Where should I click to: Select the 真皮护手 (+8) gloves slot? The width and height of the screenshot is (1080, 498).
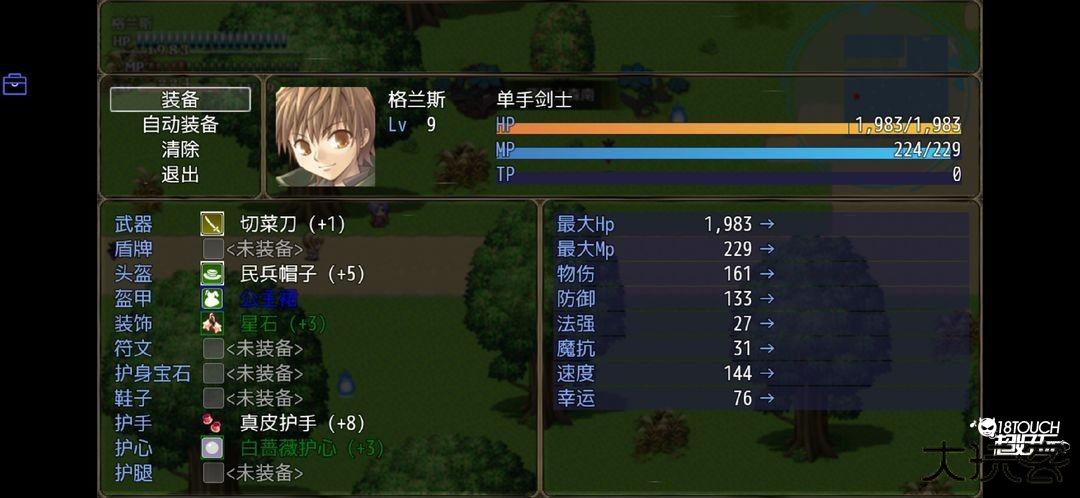click(302, 423)
